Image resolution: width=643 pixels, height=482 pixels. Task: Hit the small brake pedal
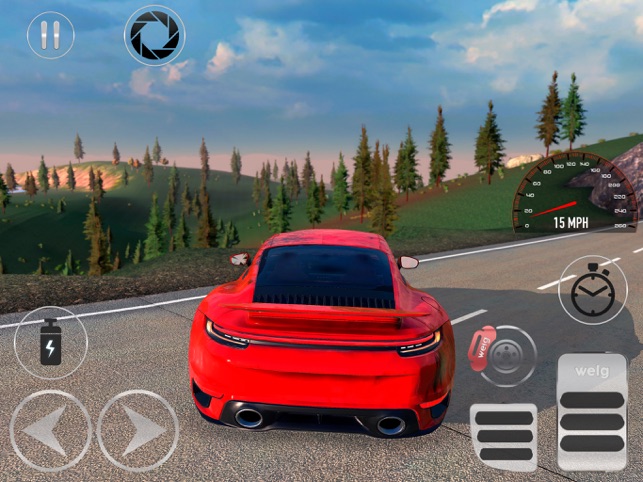503,436
